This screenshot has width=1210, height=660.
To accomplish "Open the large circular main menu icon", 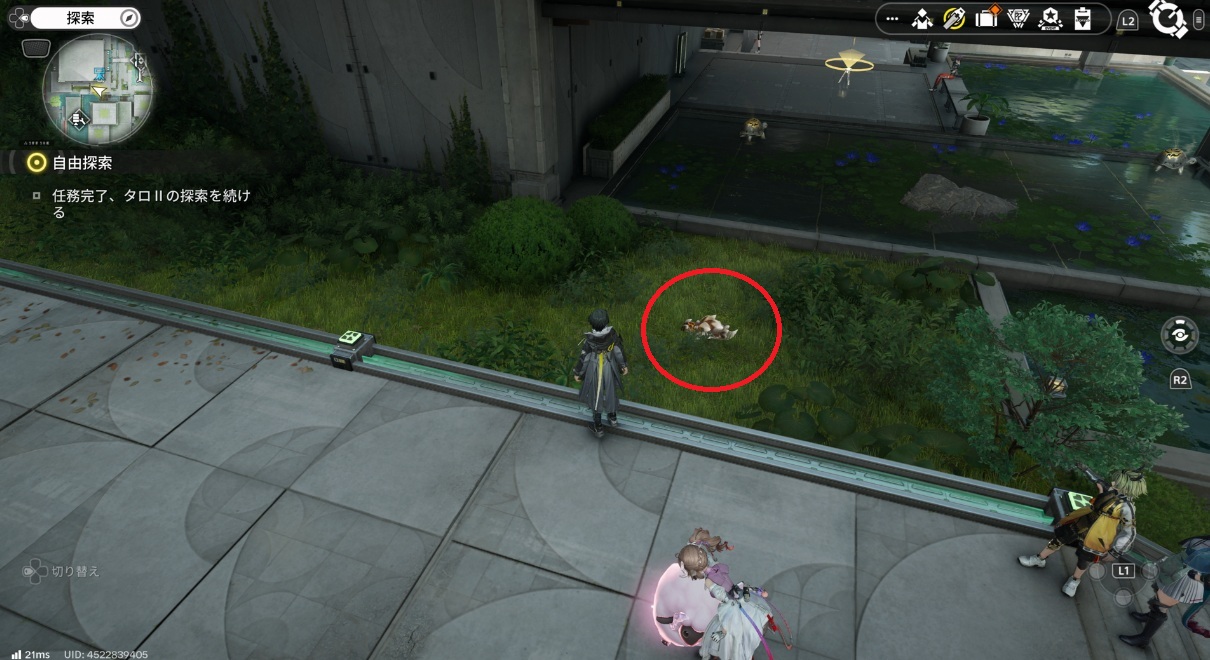I will pos(1167,19).
